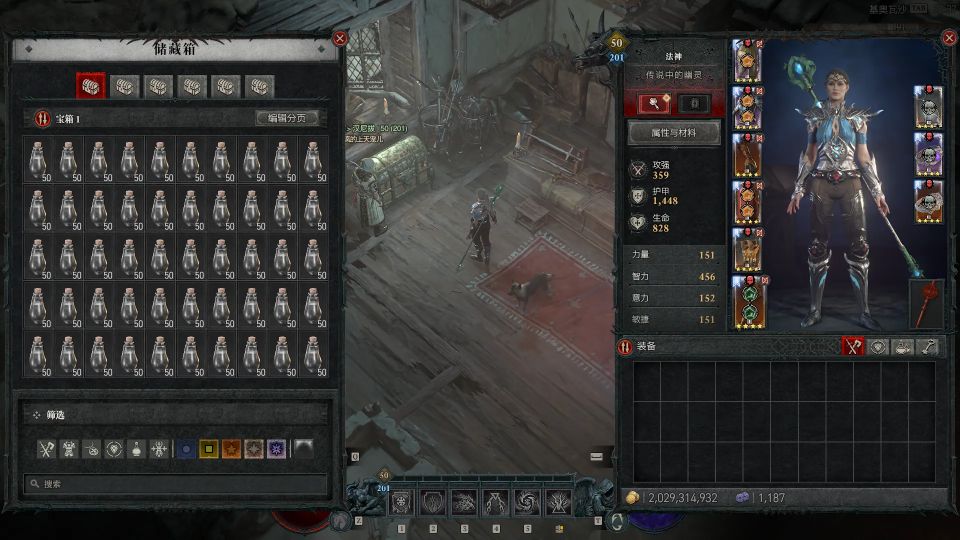Filter stash by crossed weapons icon
The image size is (960, 540).
(x=46, y=449)
